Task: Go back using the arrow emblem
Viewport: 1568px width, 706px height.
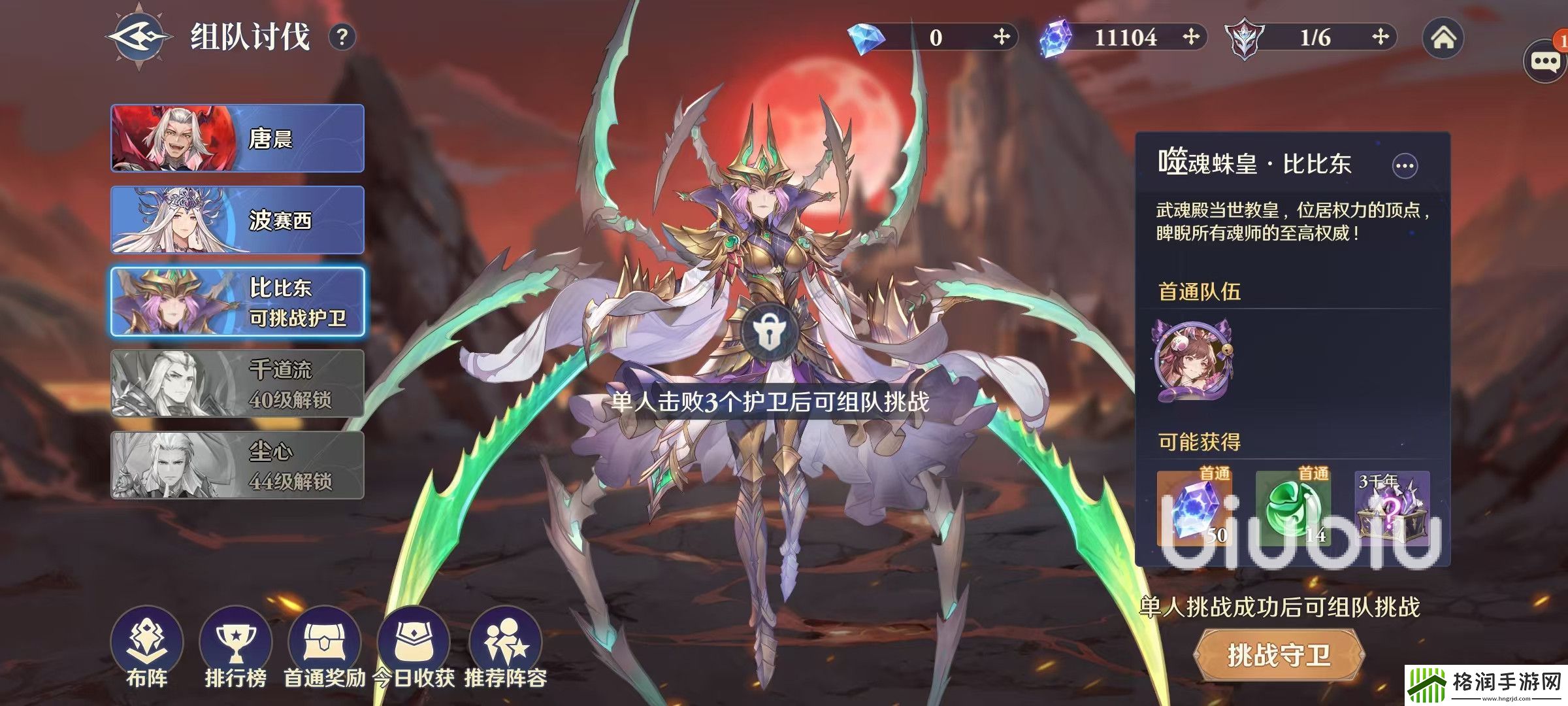Action: coord(140,37)
